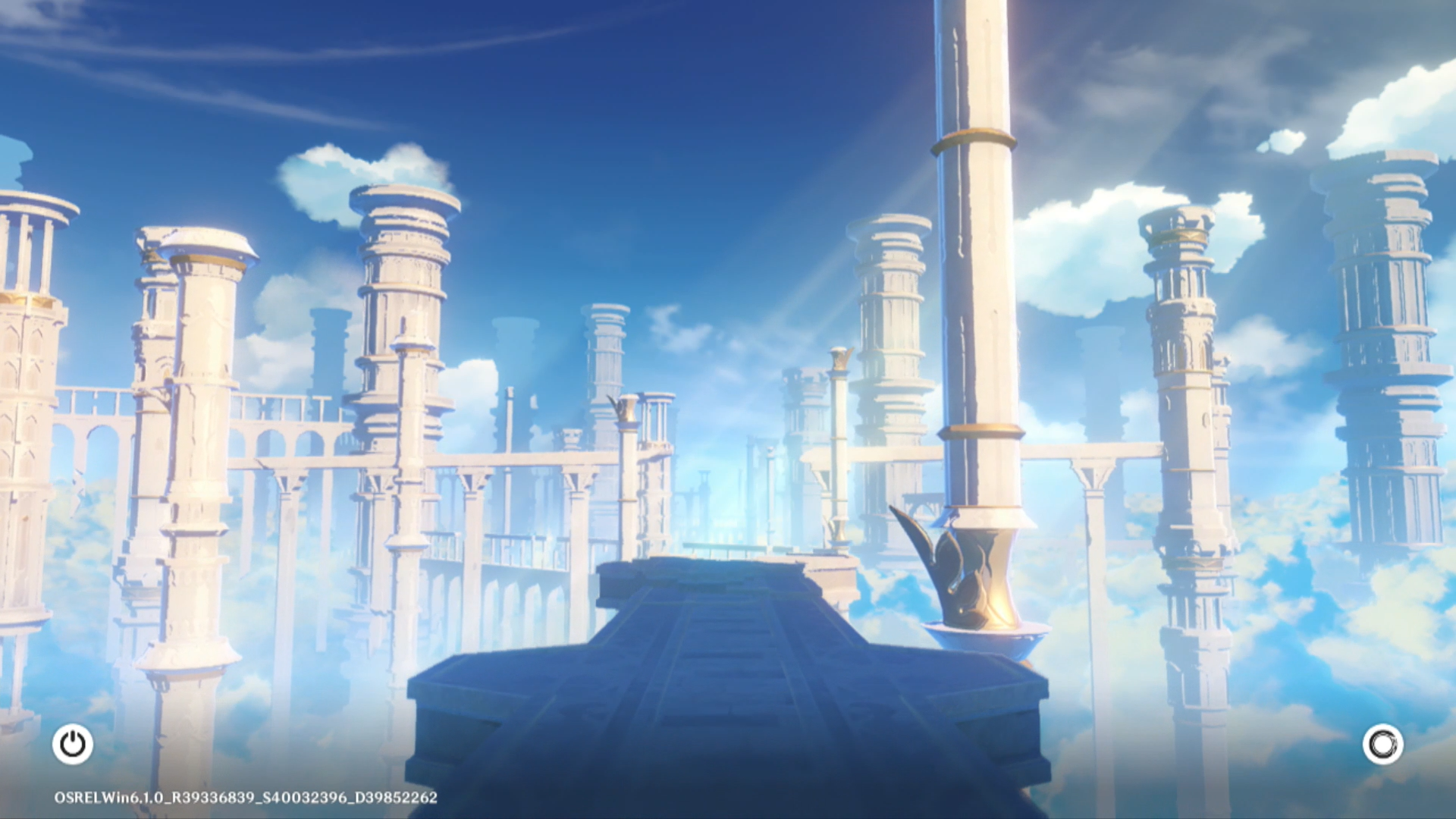Click the power exit button
Image resolution: width=1456 pixels, height=819 pixels.
pyautogui.click(x=73, y=744)
